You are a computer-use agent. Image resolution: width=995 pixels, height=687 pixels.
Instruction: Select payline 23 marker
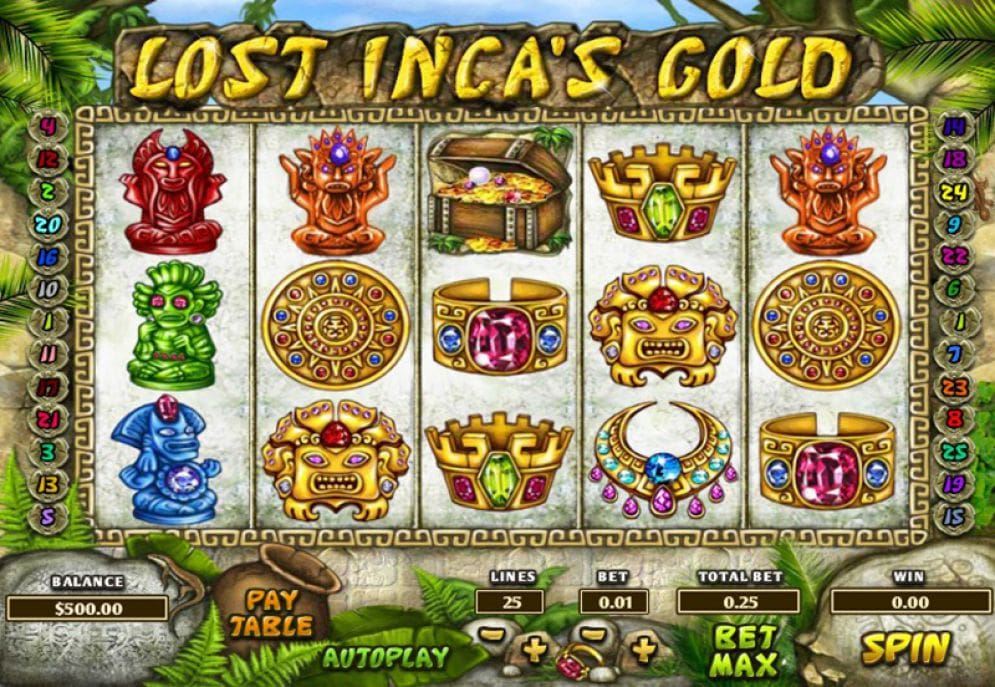click(x=953, y=386)
